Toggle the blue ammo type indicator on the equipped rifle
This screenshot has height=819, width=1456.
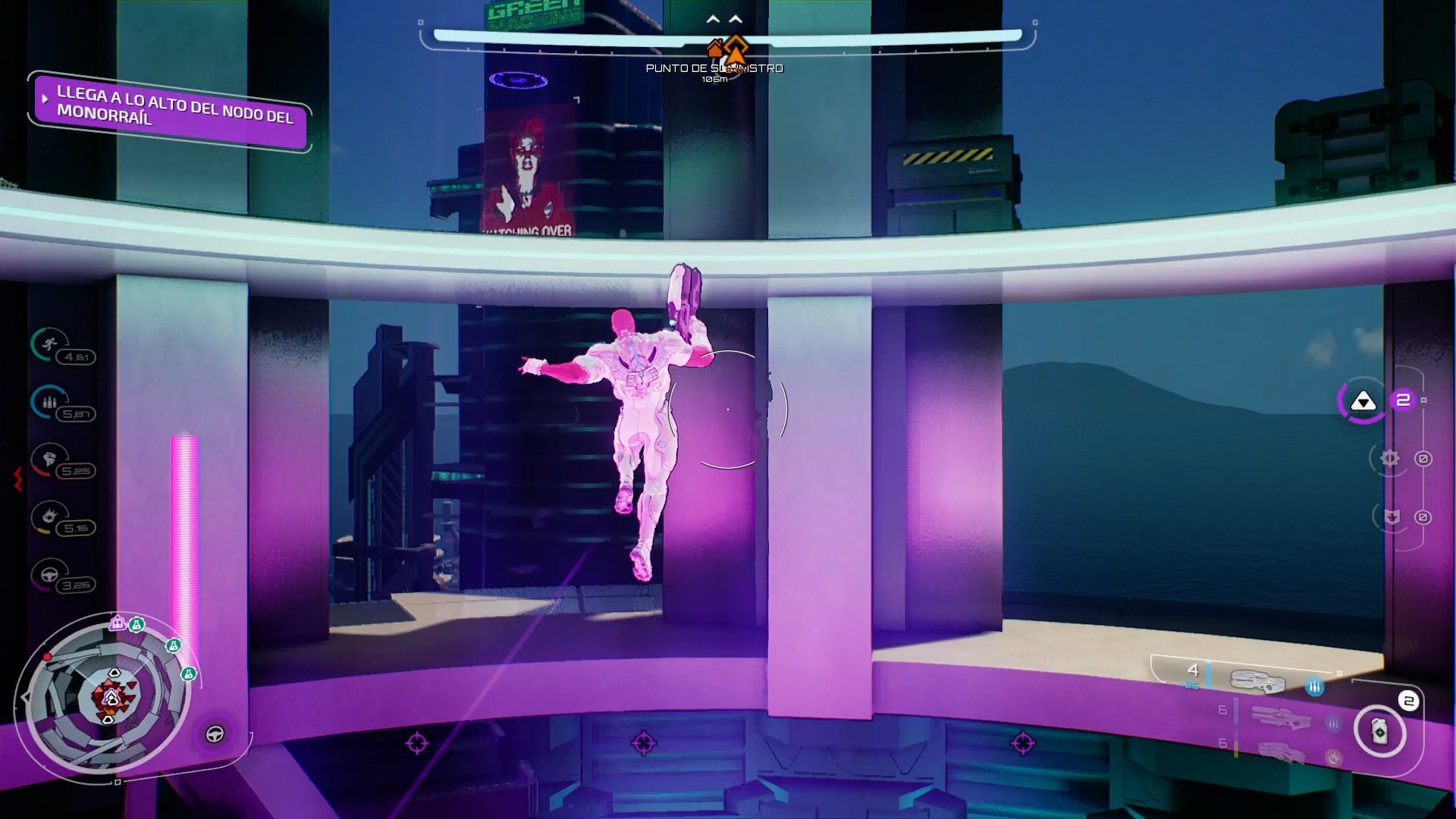[1314, 687]
